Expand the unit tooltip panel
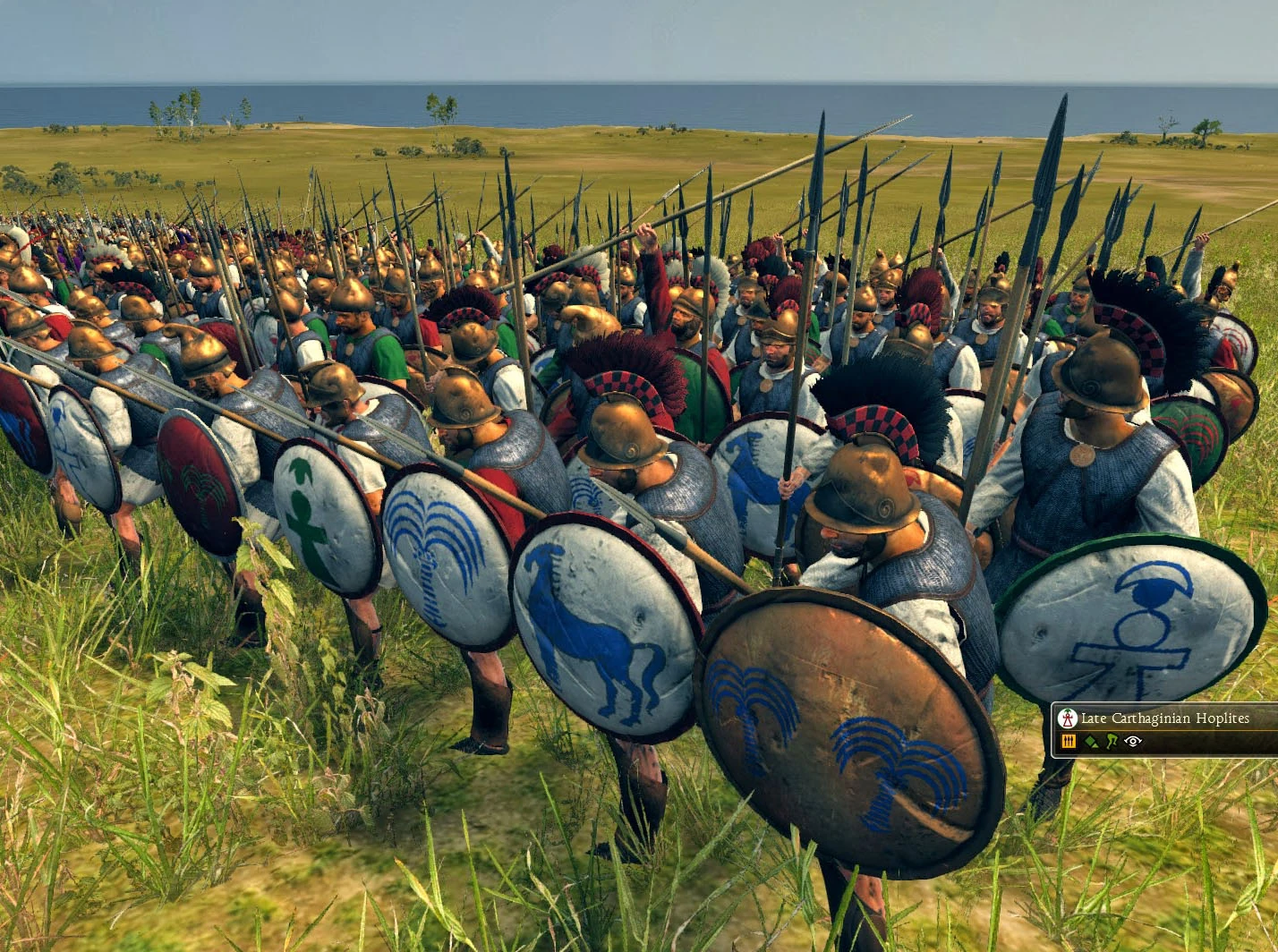This screenshot has width=1278, height=952. tap(1163, 729)
